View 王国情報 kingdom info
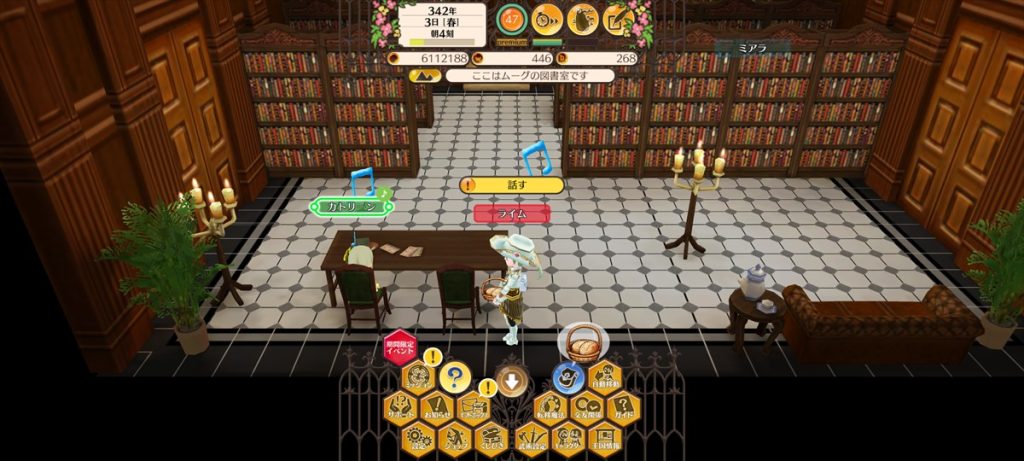The image size is (1024, 461). [604, 437]
